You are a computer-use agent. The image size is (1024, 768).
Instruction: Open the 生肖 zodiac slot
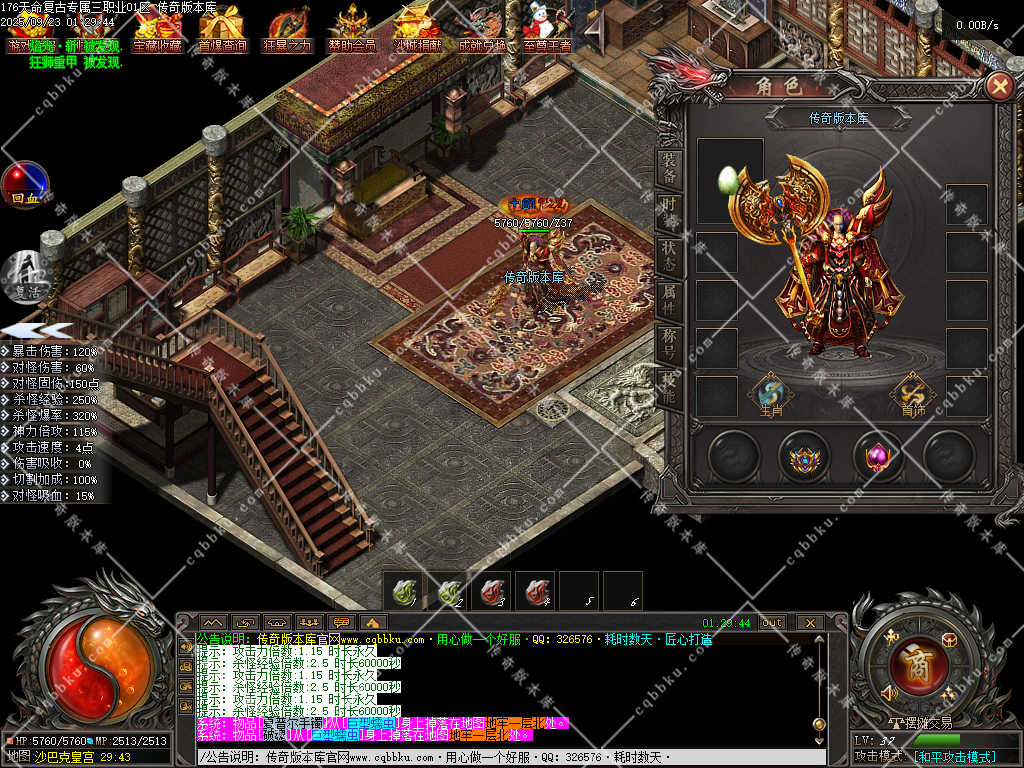coord(770,394)
